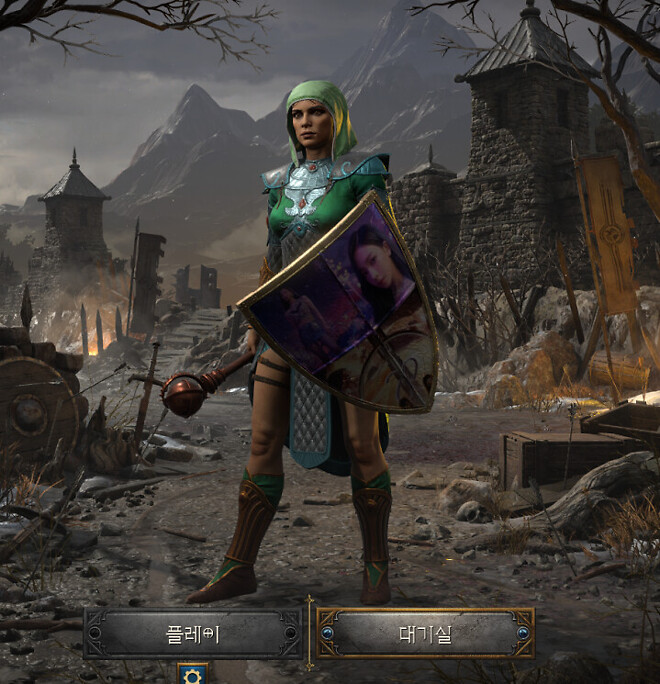This screenshot has height=684, width=660.
Task: Click the gear icon below 플레이
Action: tap(192, 674)
